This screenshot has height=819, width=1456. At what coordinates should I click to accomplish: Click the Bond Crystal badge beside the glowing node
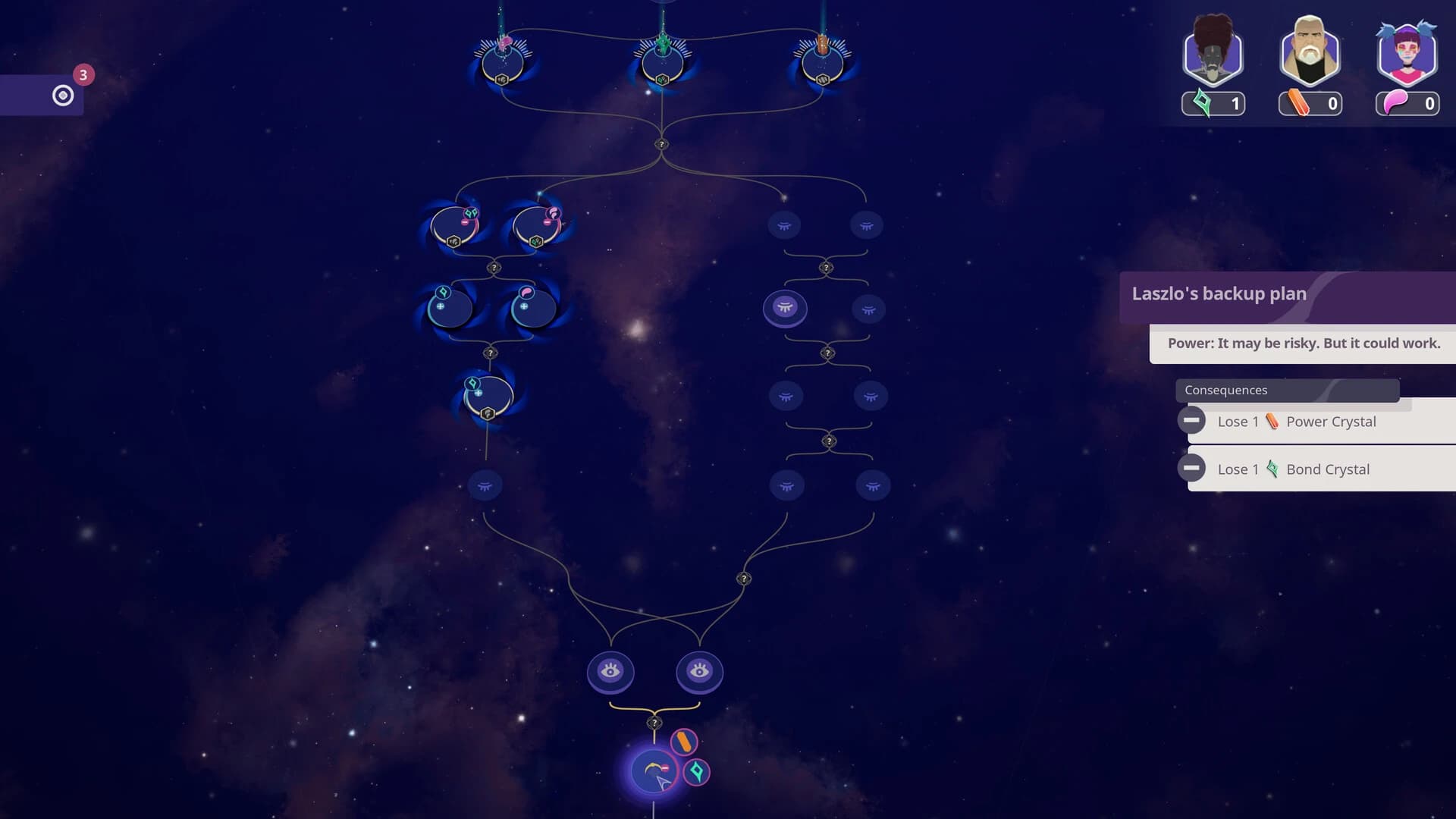pyautogui.click(x=696, y=772)
